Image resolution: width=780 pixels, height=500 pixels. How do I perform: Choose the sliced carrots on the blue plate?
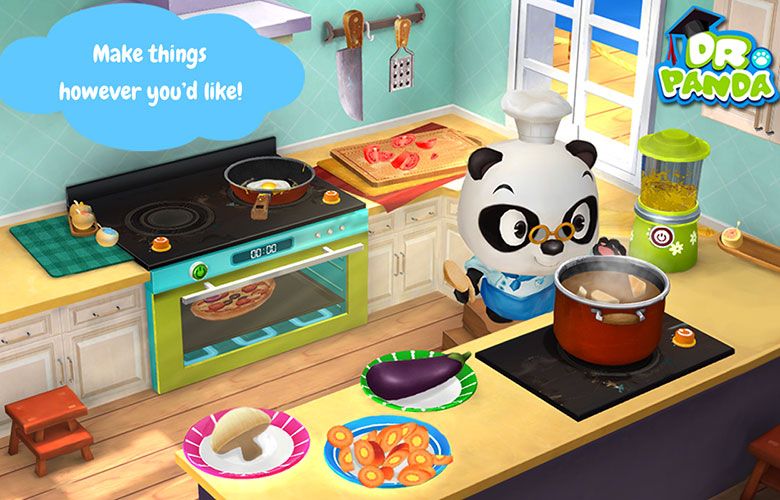388,457
